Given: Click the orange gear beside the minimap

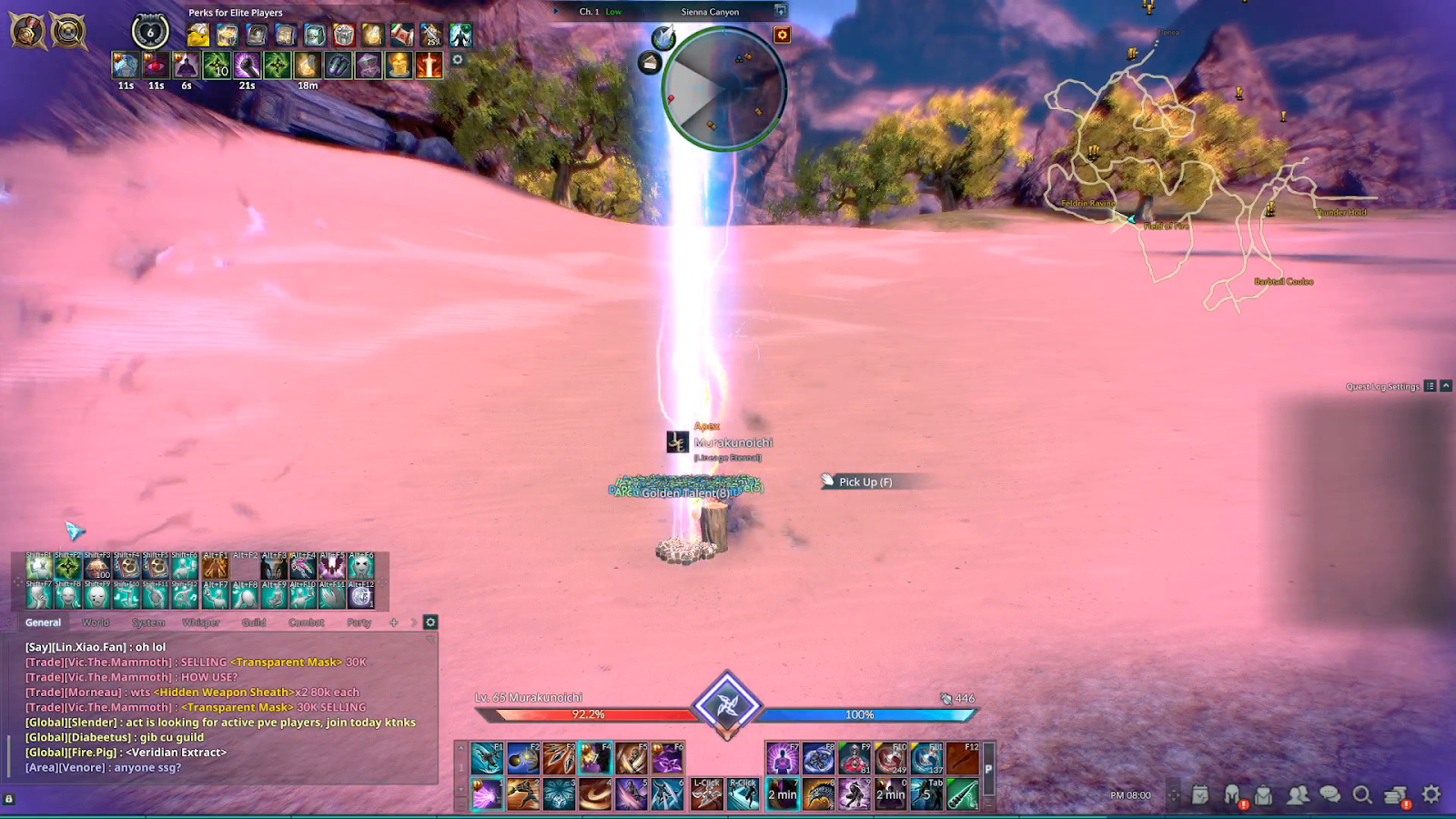Looking at the screenshot, I should click(x=783, y=34).
